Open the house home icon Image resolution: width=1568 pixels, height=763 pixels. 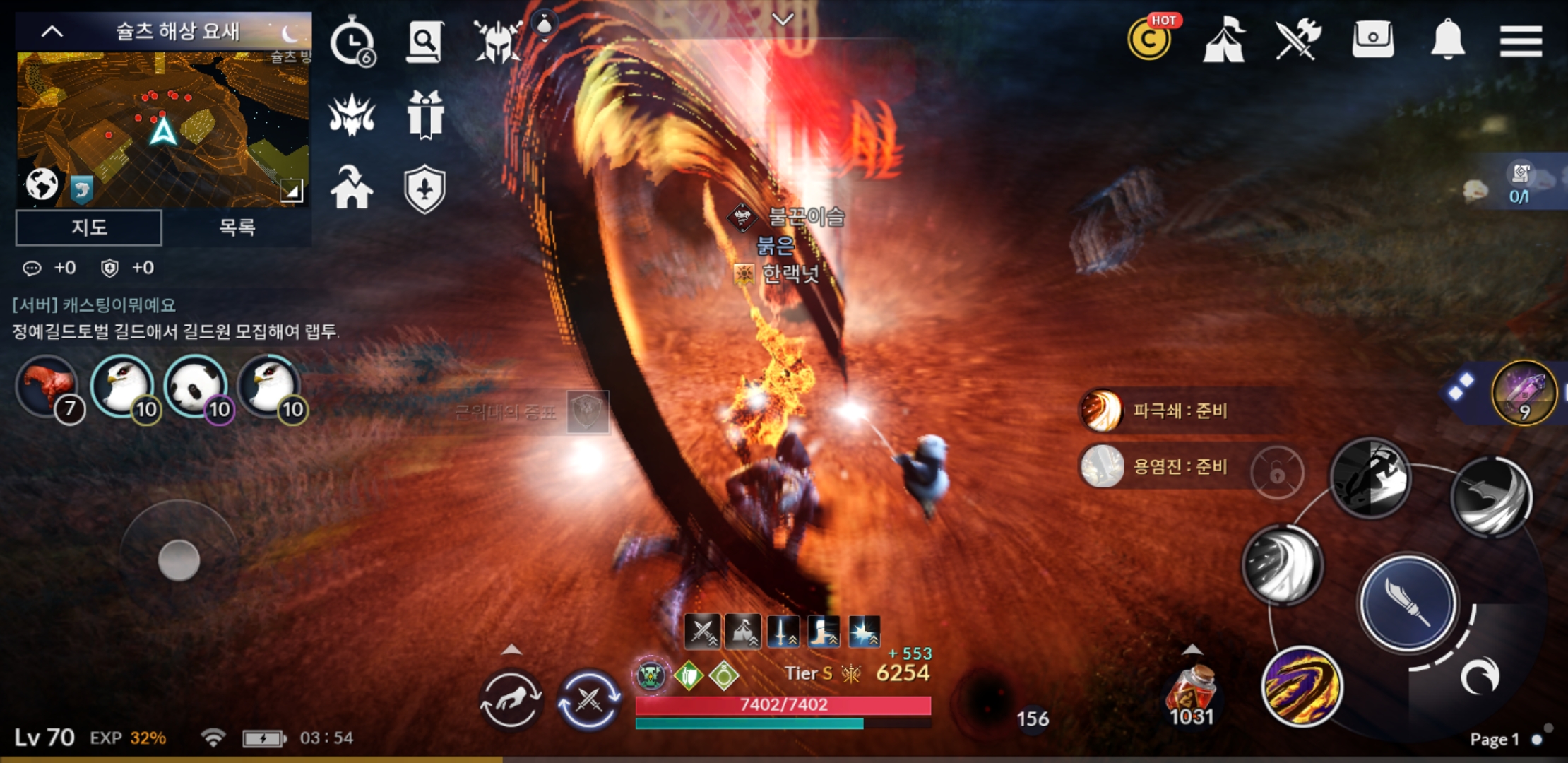click(352, 188)
